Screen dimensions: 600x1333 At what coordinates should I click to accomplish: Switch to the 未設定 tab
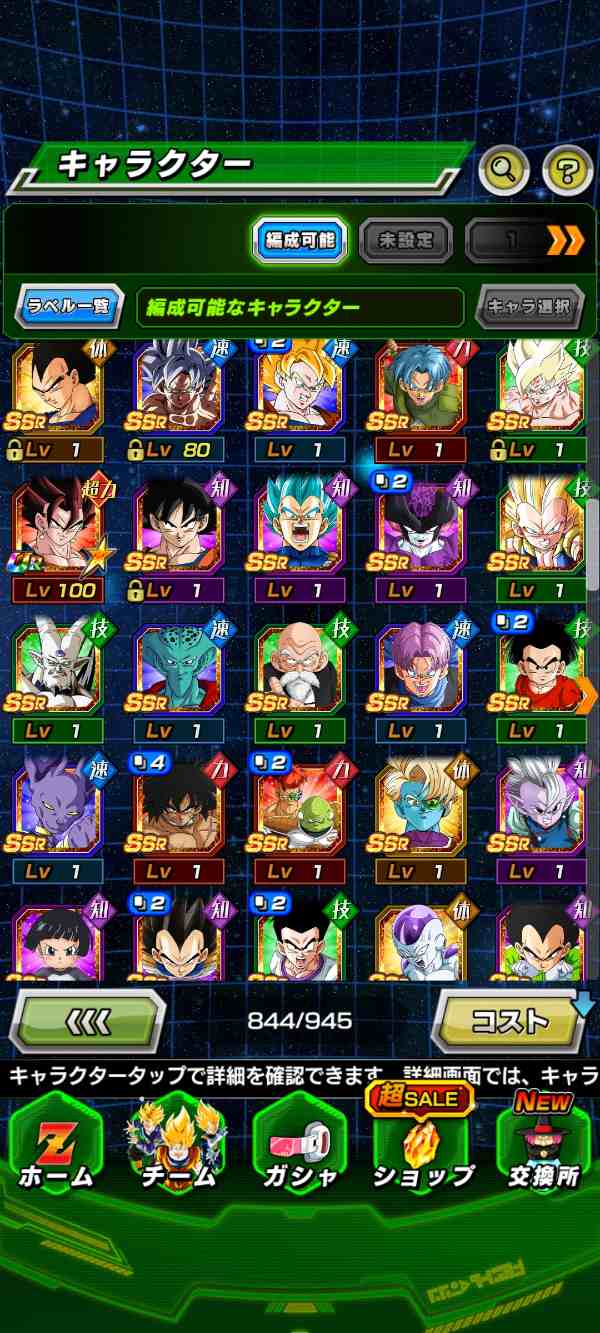pyautogui.click(x=405, y=240)
